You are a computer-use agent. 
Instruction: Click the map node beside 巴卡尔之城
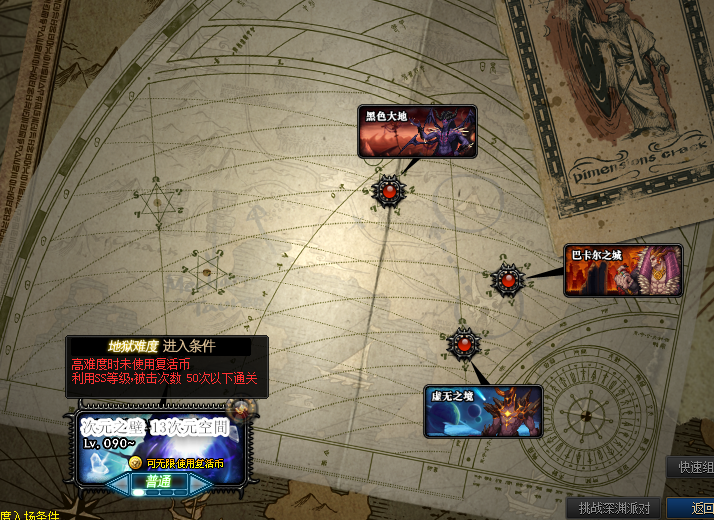pyautogui.click(x=508, y=280)
